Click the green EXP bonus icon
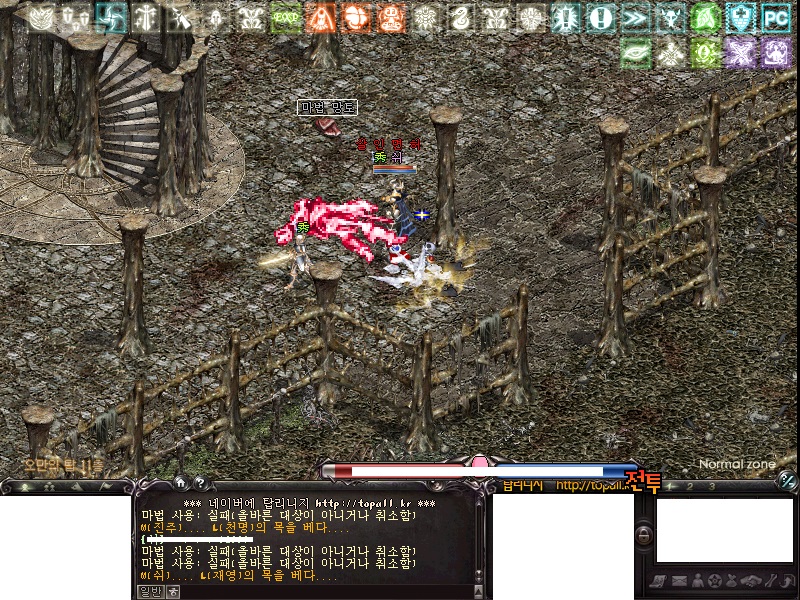 click(x=286, y=17)
